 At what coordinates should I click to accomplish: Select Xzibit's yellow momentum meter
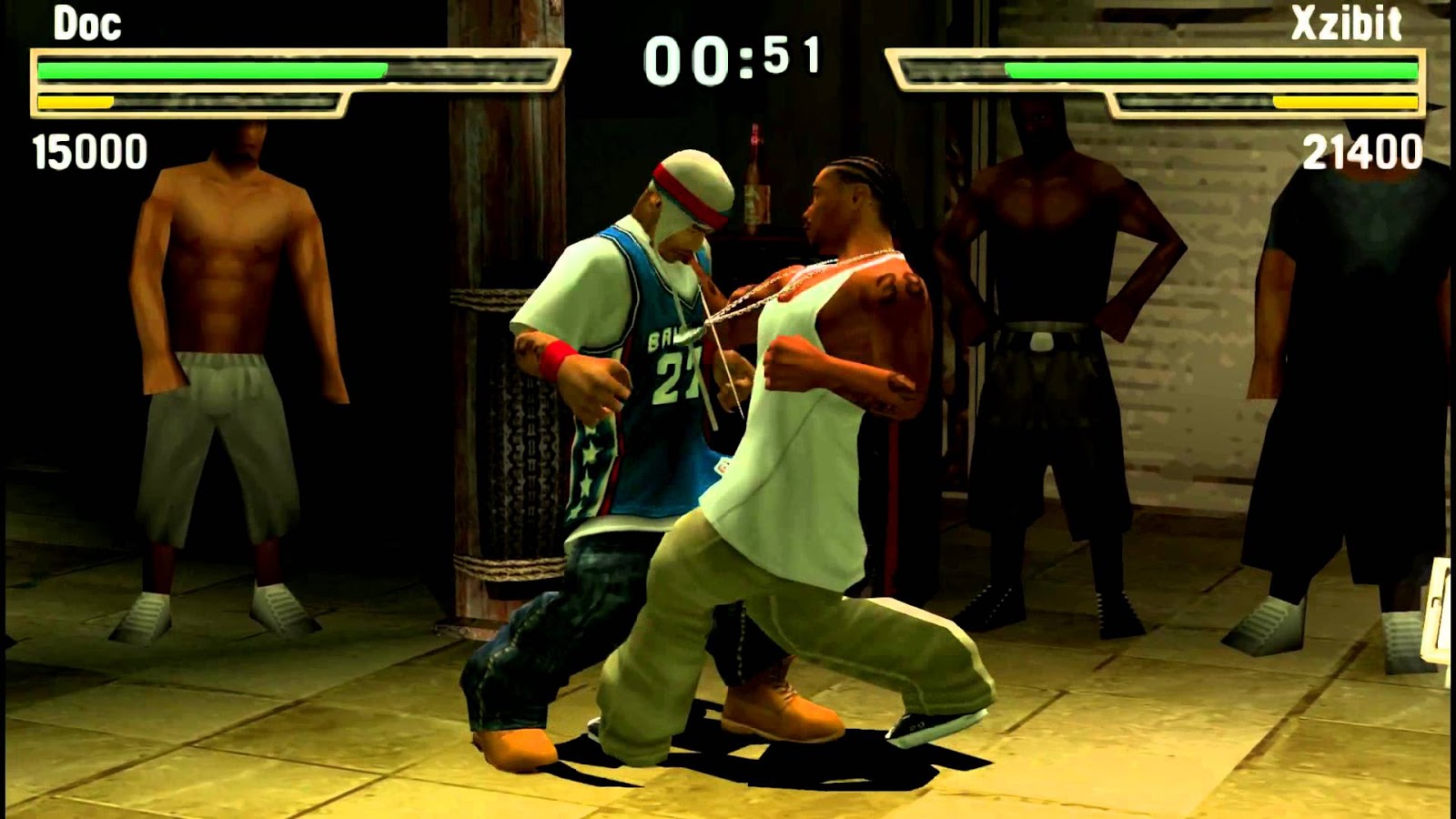coord(1347,102)
